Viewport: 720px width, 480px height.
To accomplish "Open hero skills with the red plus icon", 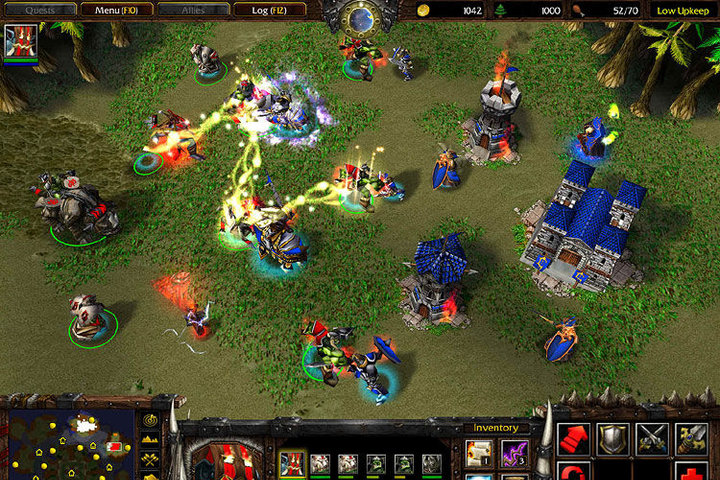I will pyautogui.click(x=691, y=471).
